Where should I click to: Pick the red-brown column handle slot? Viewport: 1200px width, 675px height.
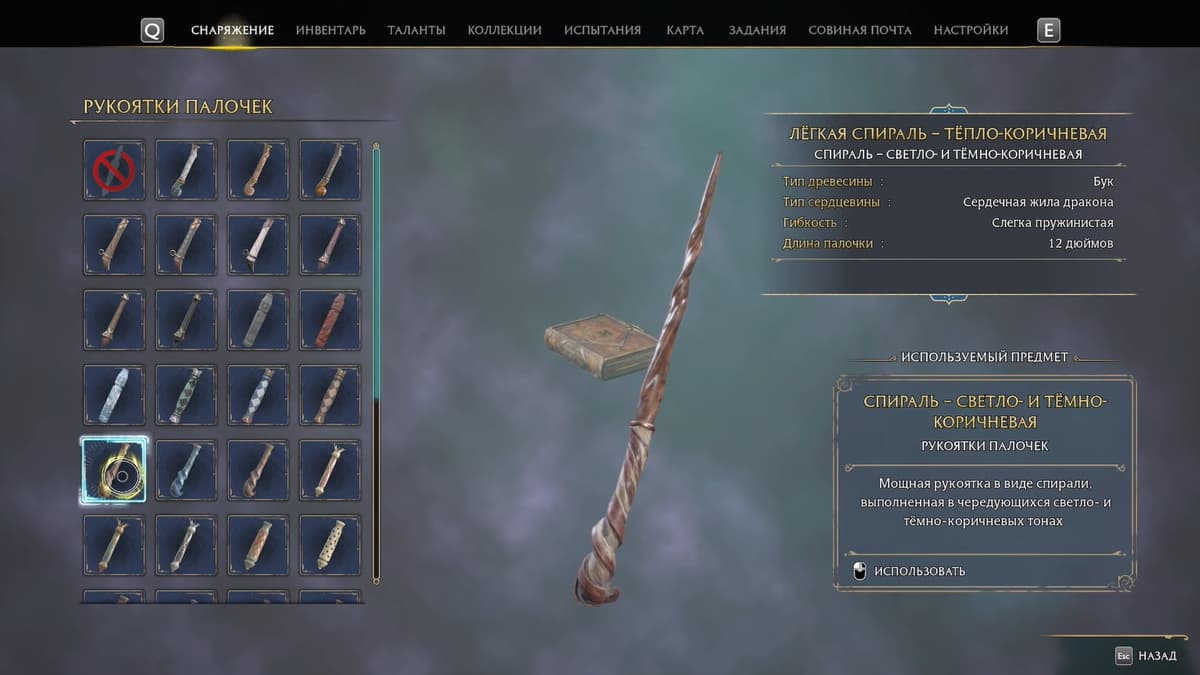[330, 320]
